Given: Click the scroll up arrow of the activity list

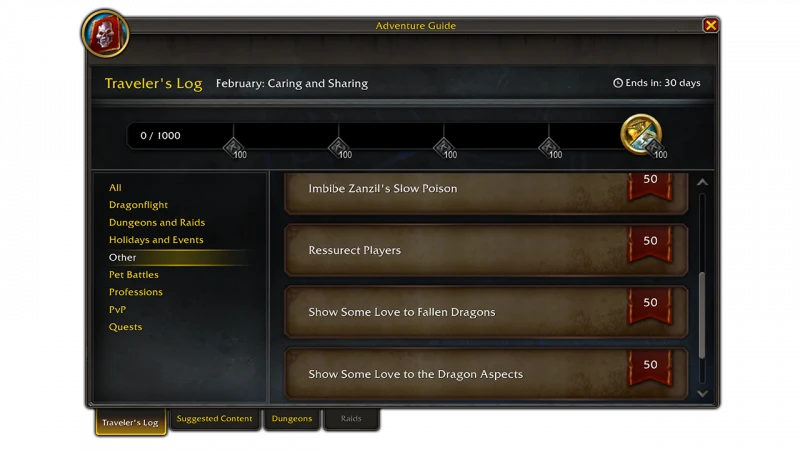Looking at the screenshot, I should pos(702,183).
